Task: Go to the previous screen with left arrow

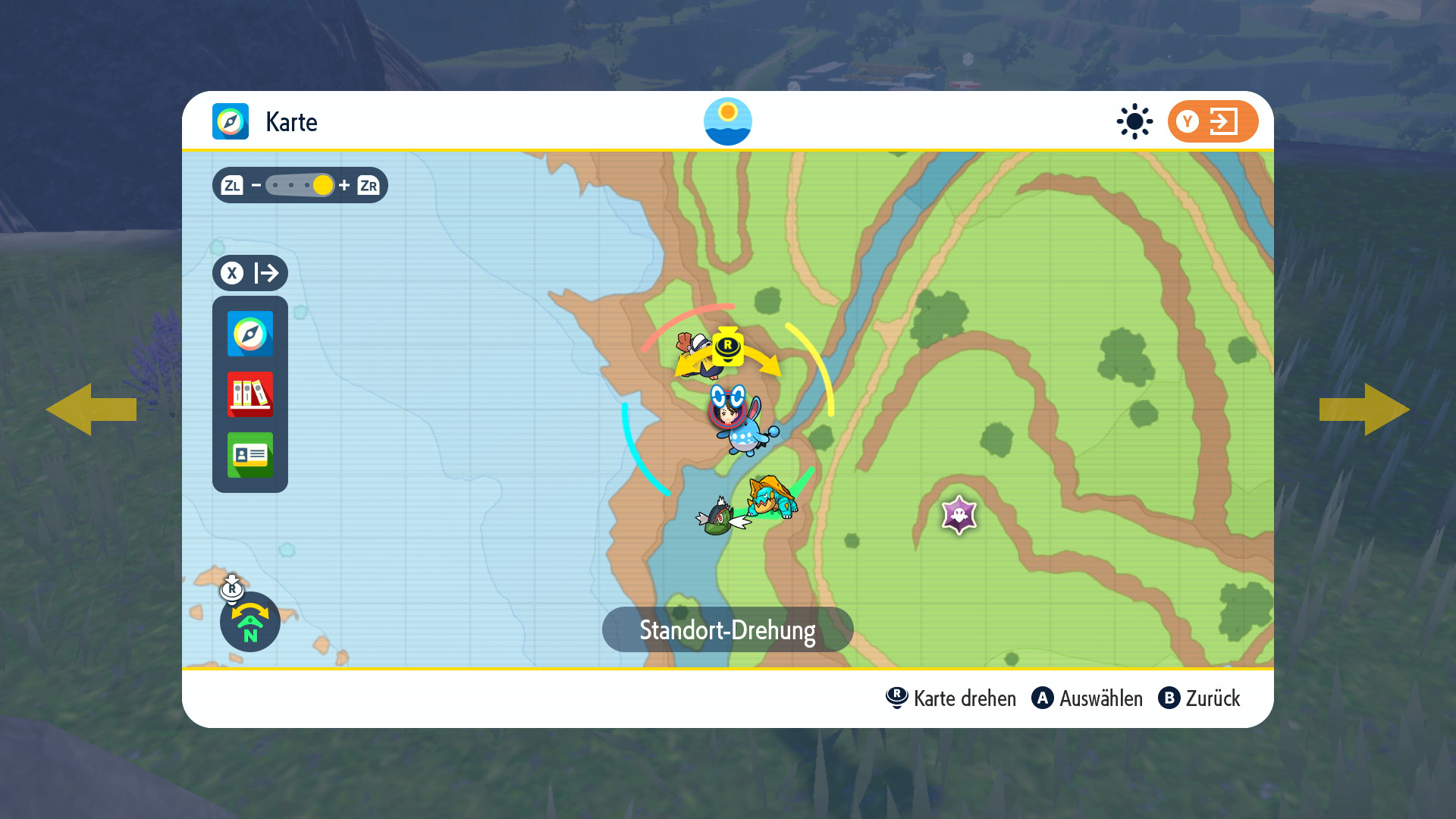Action: pyautogui.click(x=91, y=409)
